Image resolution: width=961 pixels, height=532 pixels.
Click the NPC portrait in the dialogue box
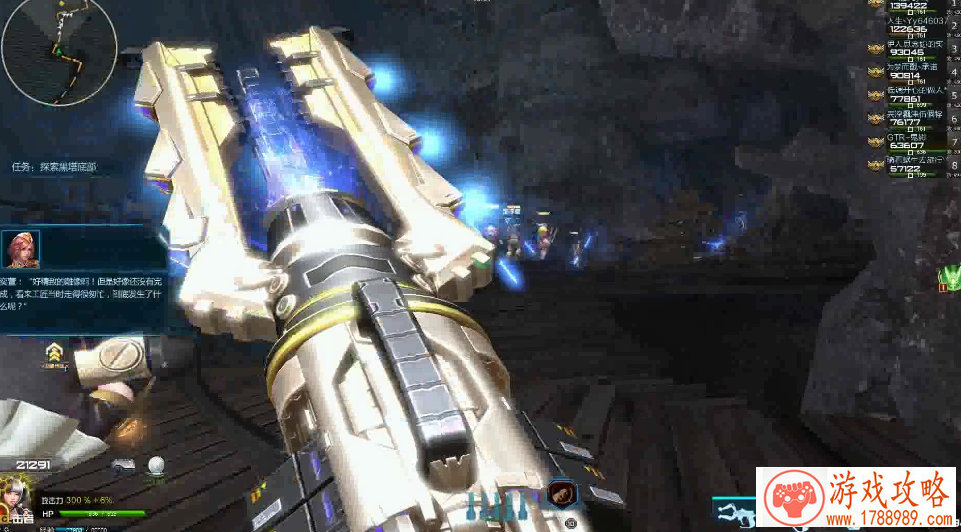coord(21,248)
